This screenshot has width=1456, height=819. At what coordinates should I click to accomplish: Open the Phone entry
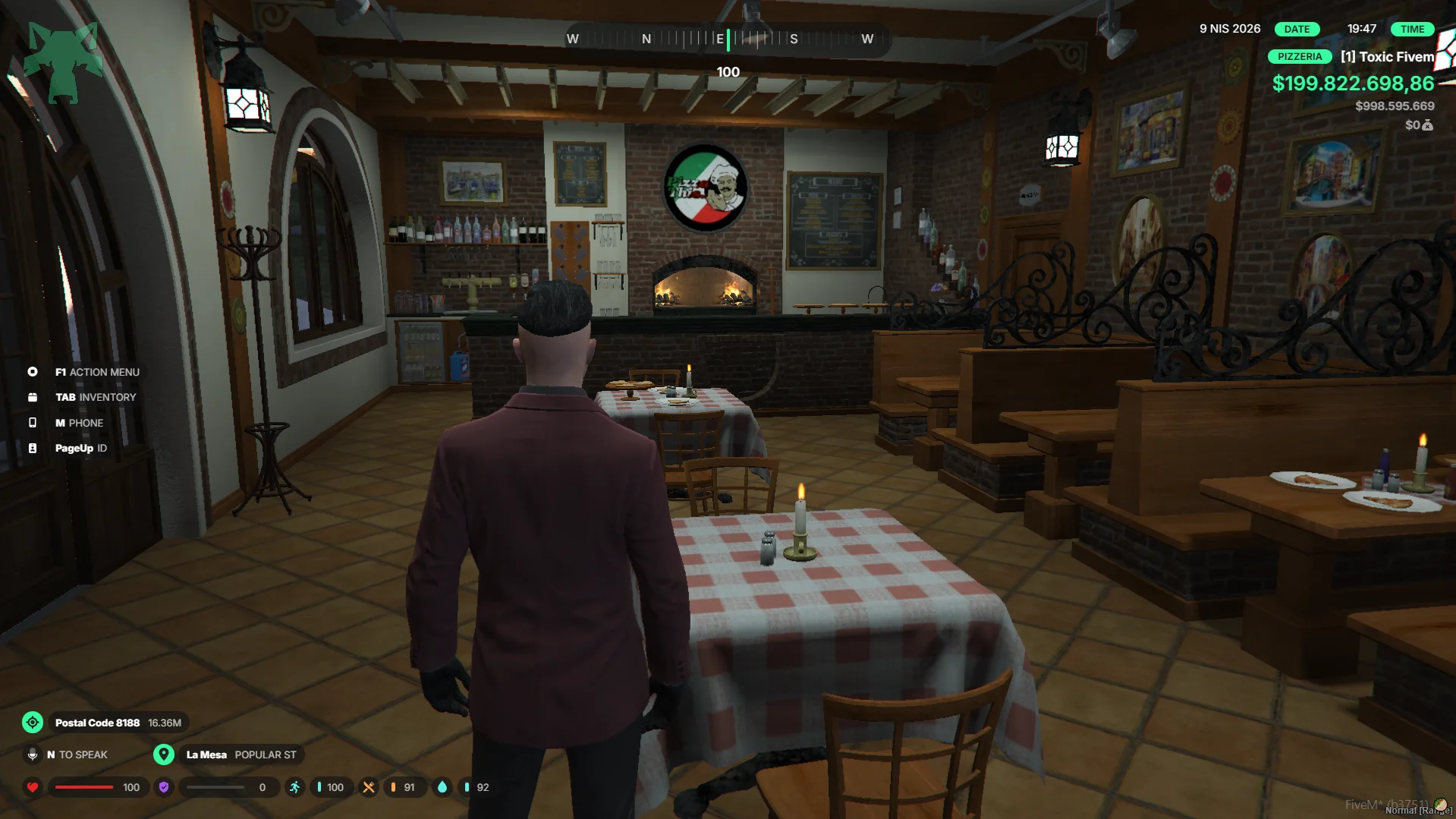click(79, 423)
